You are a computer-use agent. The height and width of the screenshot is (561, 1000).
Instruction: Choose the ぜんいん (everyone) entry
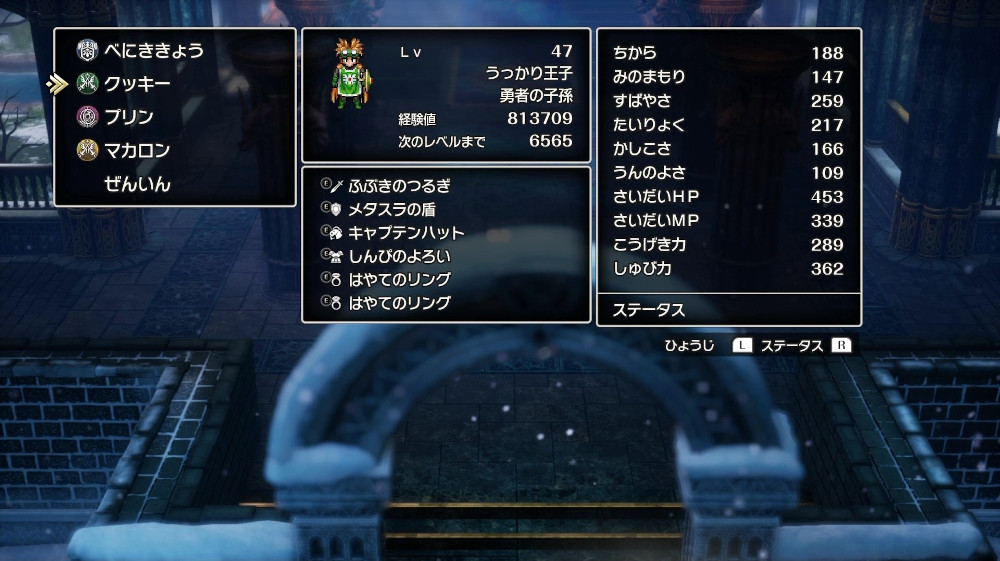tap(137, 184)
